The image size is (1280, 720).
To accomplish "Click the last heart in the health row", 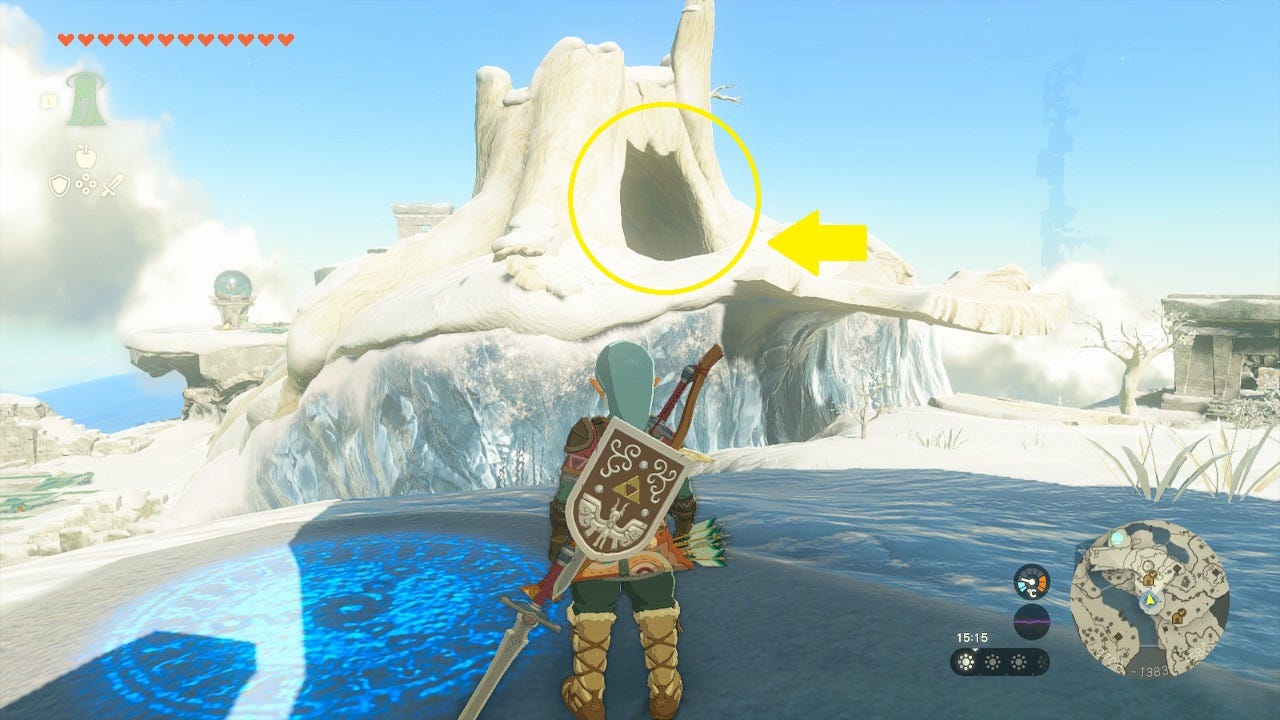I will coord(285,38).
